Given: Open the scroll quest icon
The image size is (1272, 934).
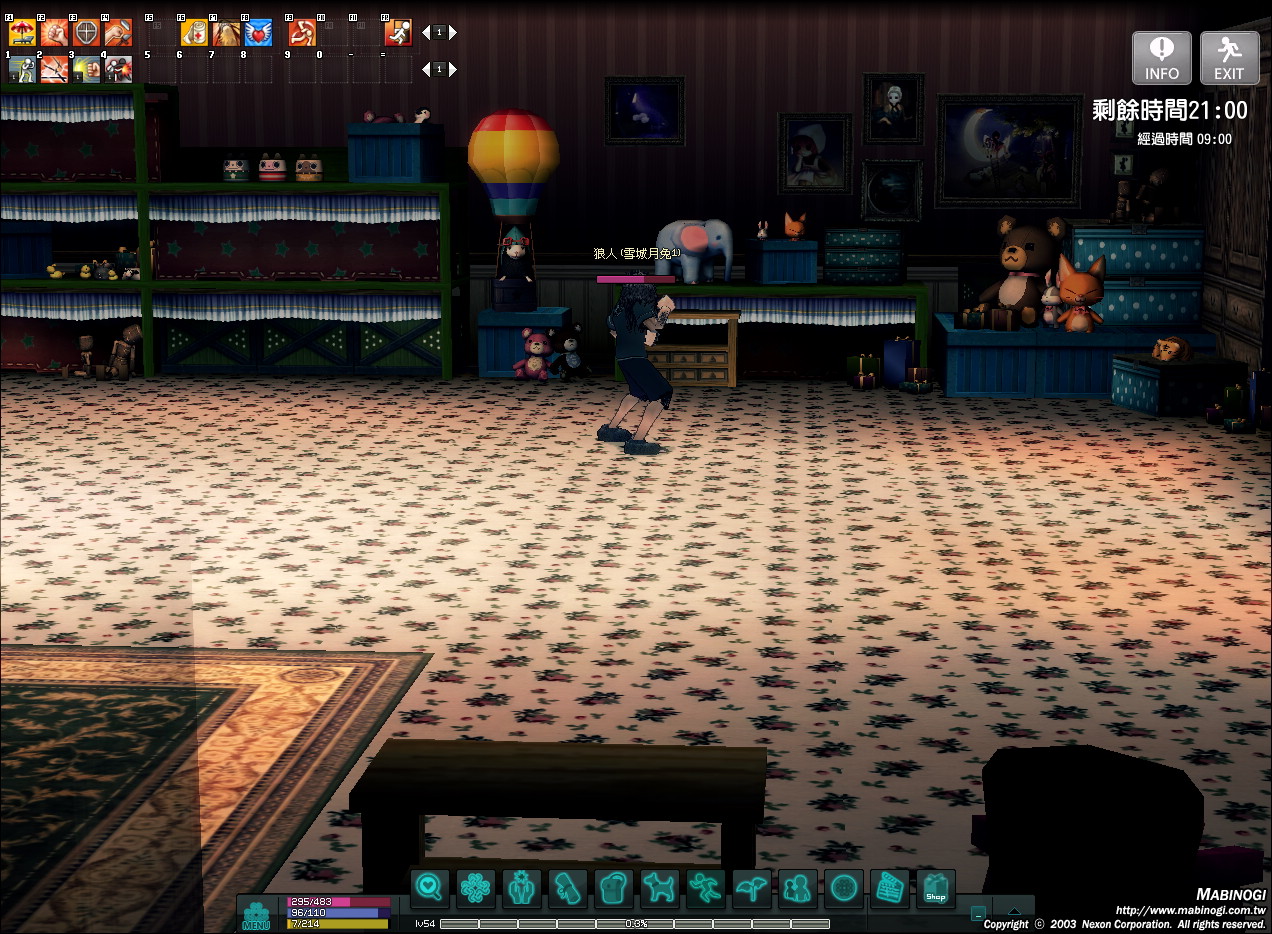Looking at the screenshot, I should [x=567, y=887].
